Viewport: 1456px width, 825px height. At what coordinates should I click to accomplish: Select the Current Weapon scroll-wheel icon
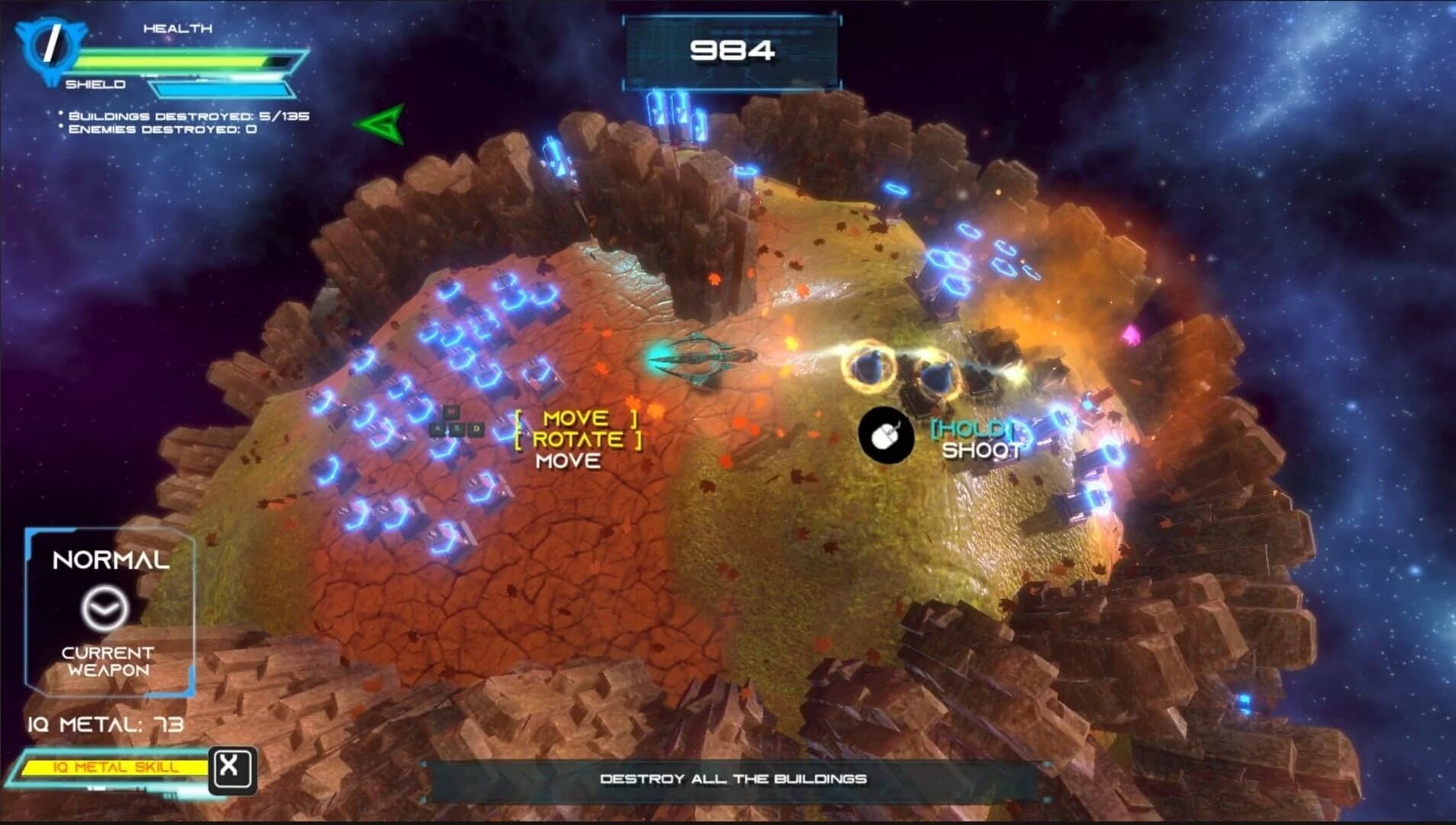(107, 607)
